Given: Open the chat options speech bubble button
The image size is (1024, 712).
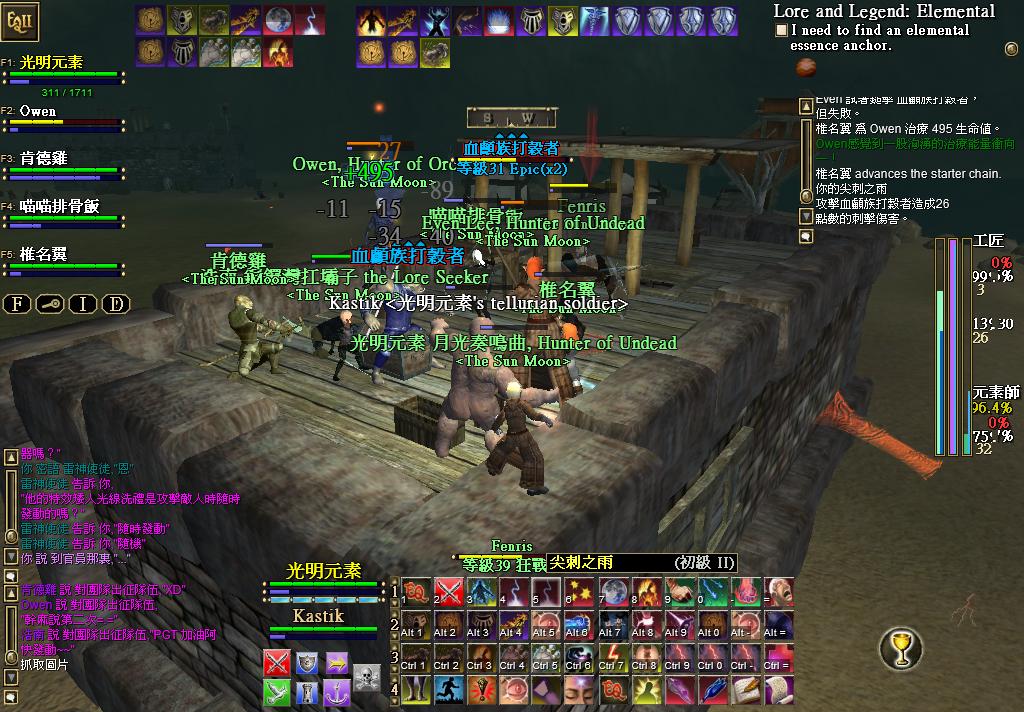Looking at the screenshot, I should tap(11, 577).
